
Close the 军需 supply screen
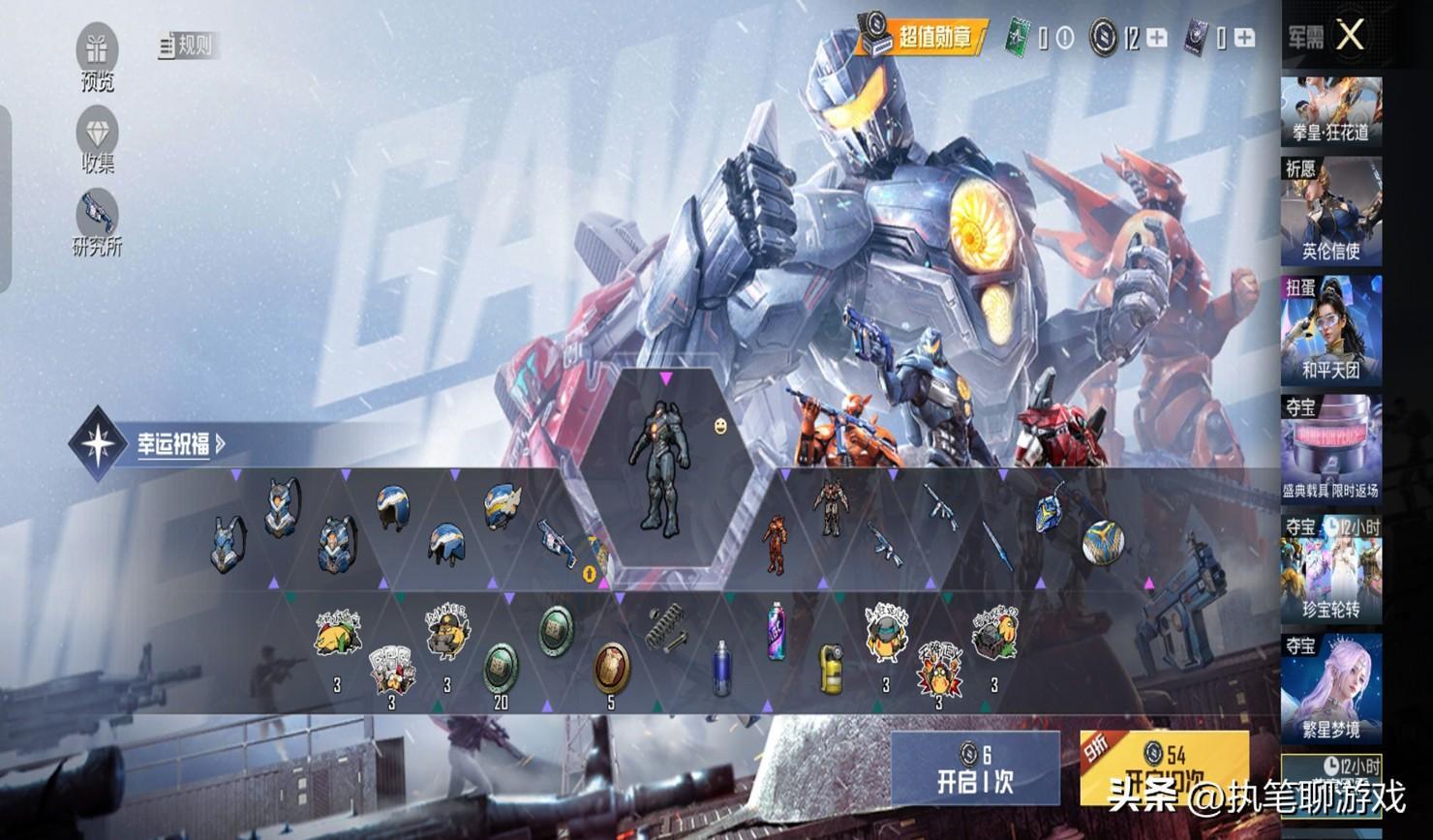point(1350,37)
